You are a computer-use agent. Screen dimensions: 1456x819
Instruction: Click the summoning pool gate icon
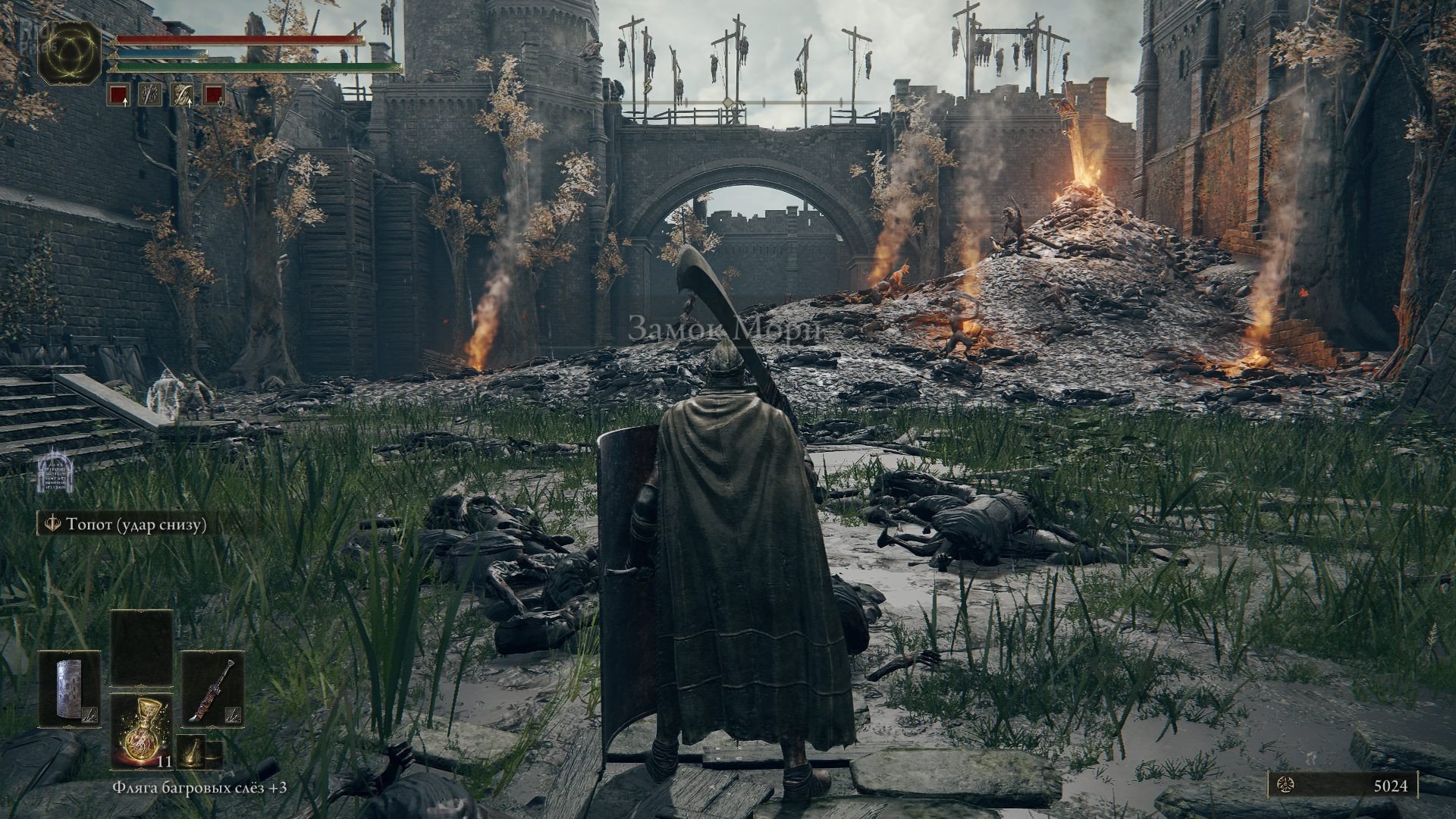54,472
